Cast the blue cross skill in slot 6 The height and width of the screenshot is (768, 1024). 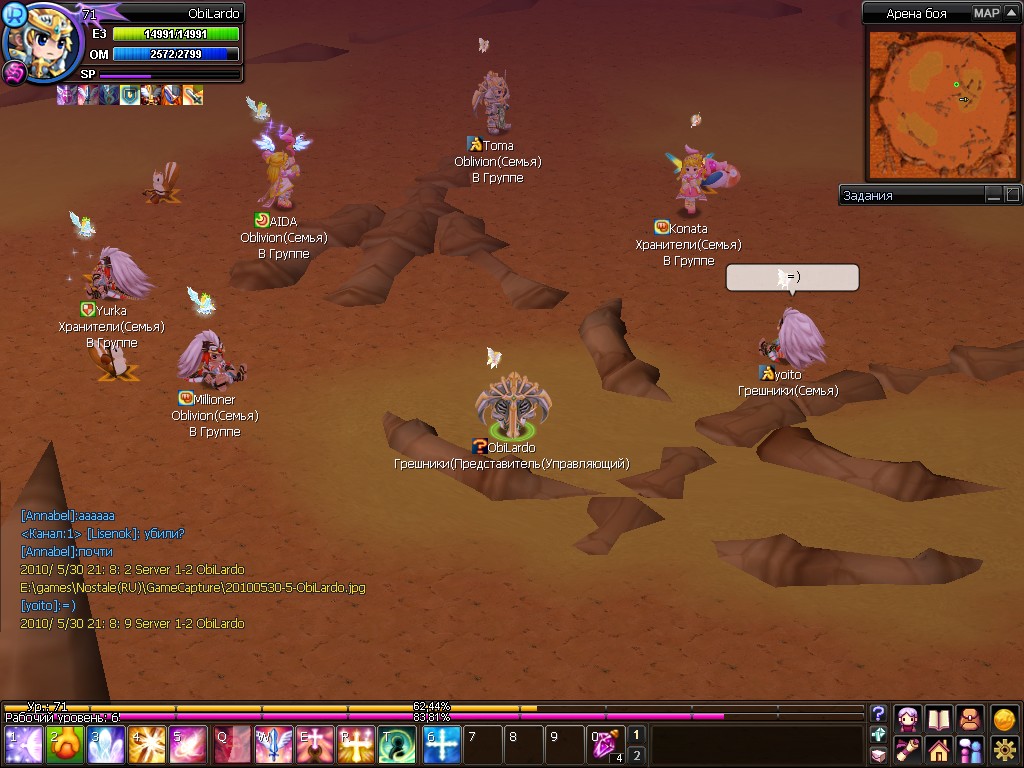pos(443,745)
